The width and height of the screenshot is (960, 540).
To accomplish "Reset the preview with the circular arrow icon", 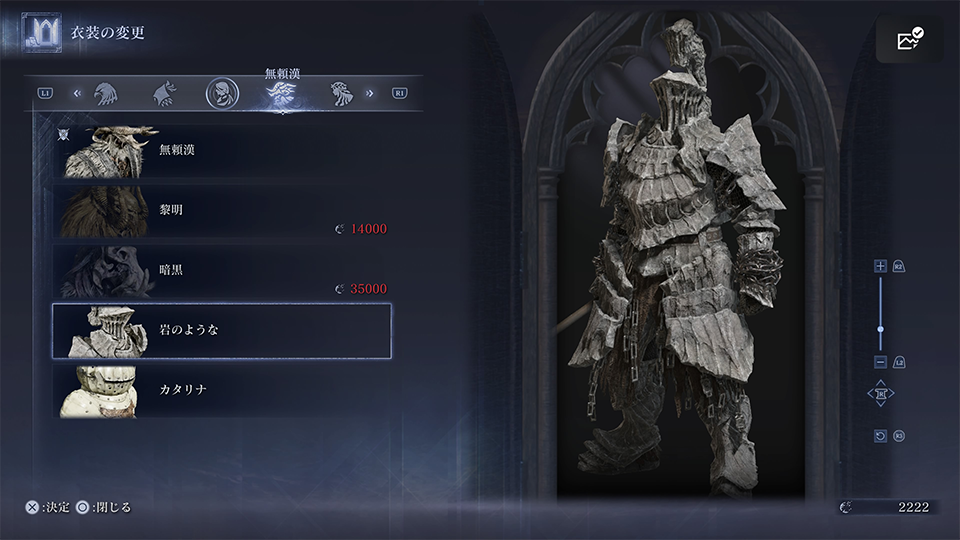I will tap(880, 436).
